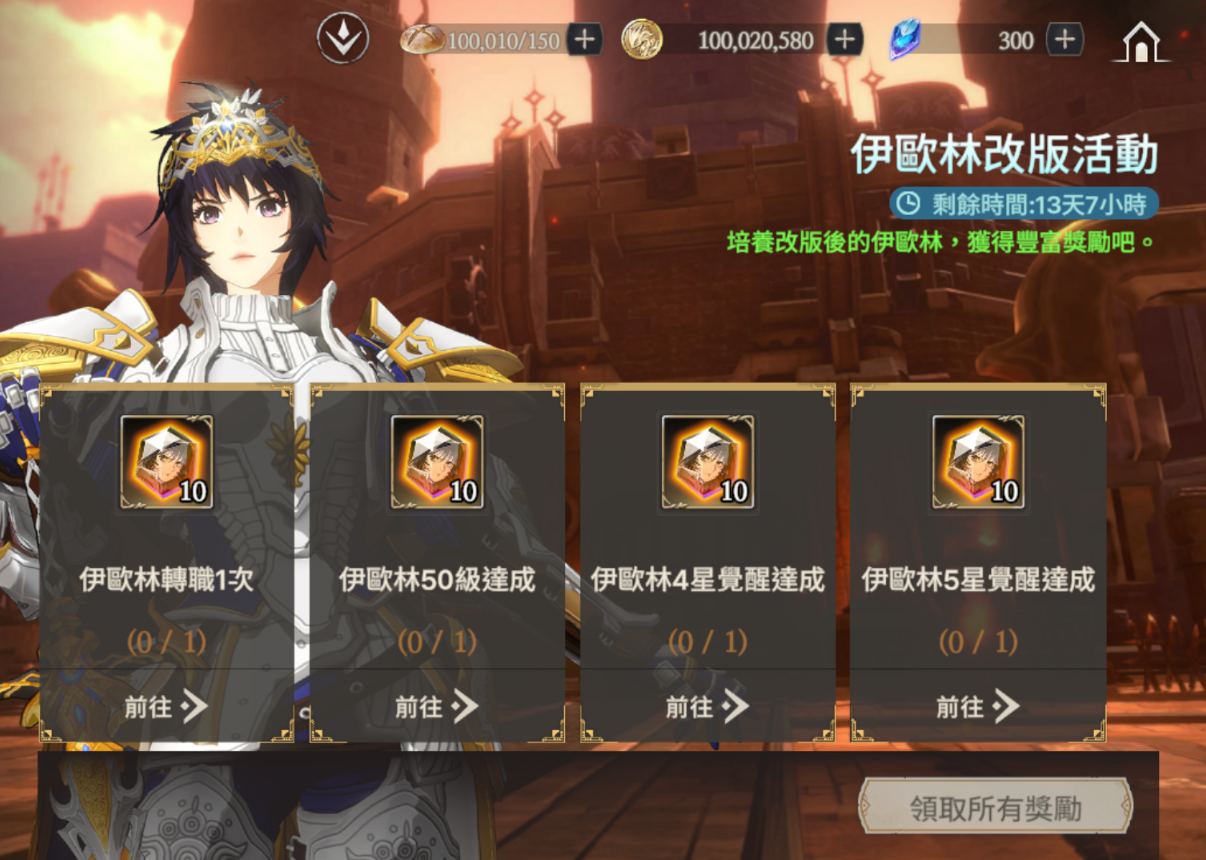Go to the 伊歐林5星覺醒達成 mission via 前往
Image resolution: width=1206 pixels, height=860 pixels.
point(978,707)
